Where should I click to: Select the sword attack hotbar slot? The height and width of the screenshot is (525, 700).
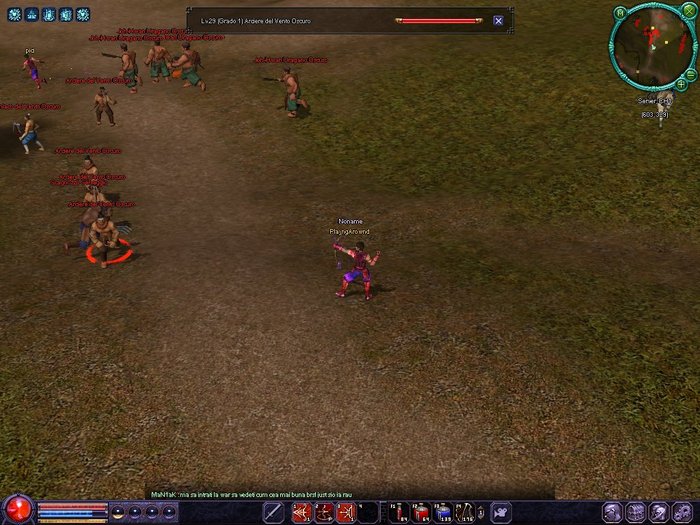coord(274,513)
